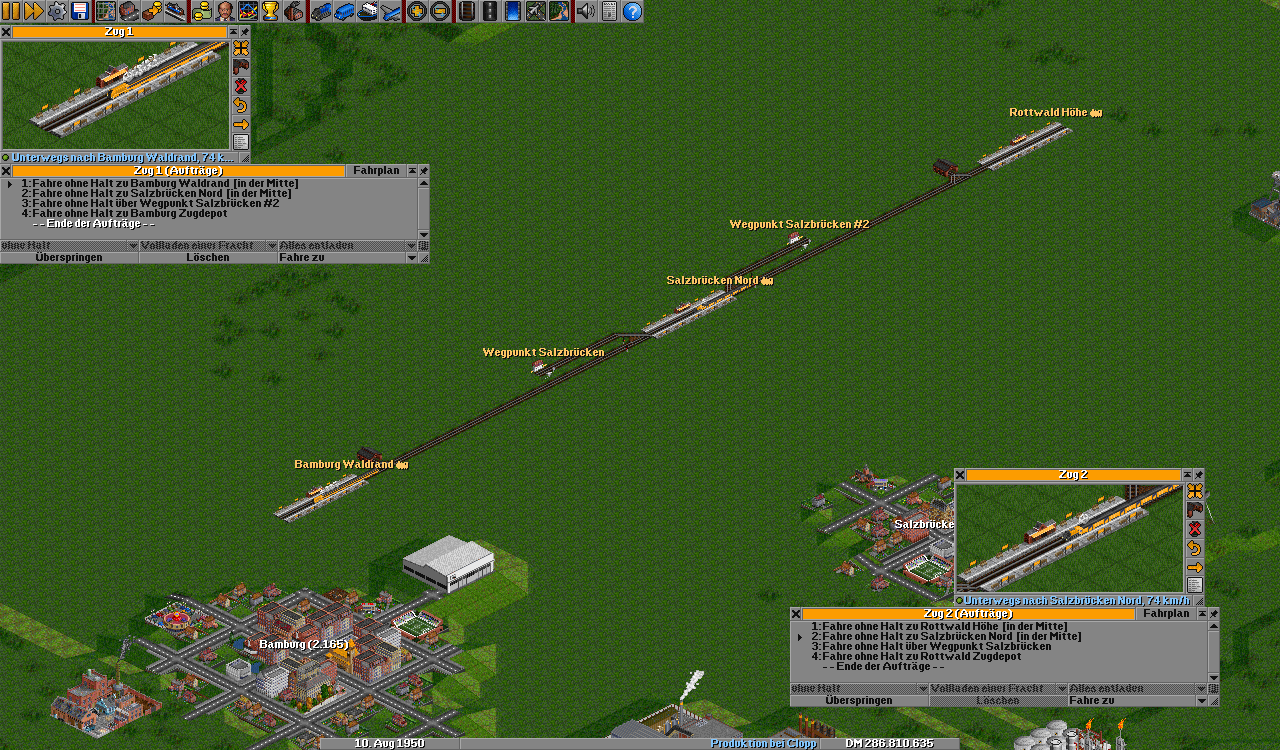1280x750 pixels.
Task: Open the sound and music speaker menu
Action: click(586, 11)
